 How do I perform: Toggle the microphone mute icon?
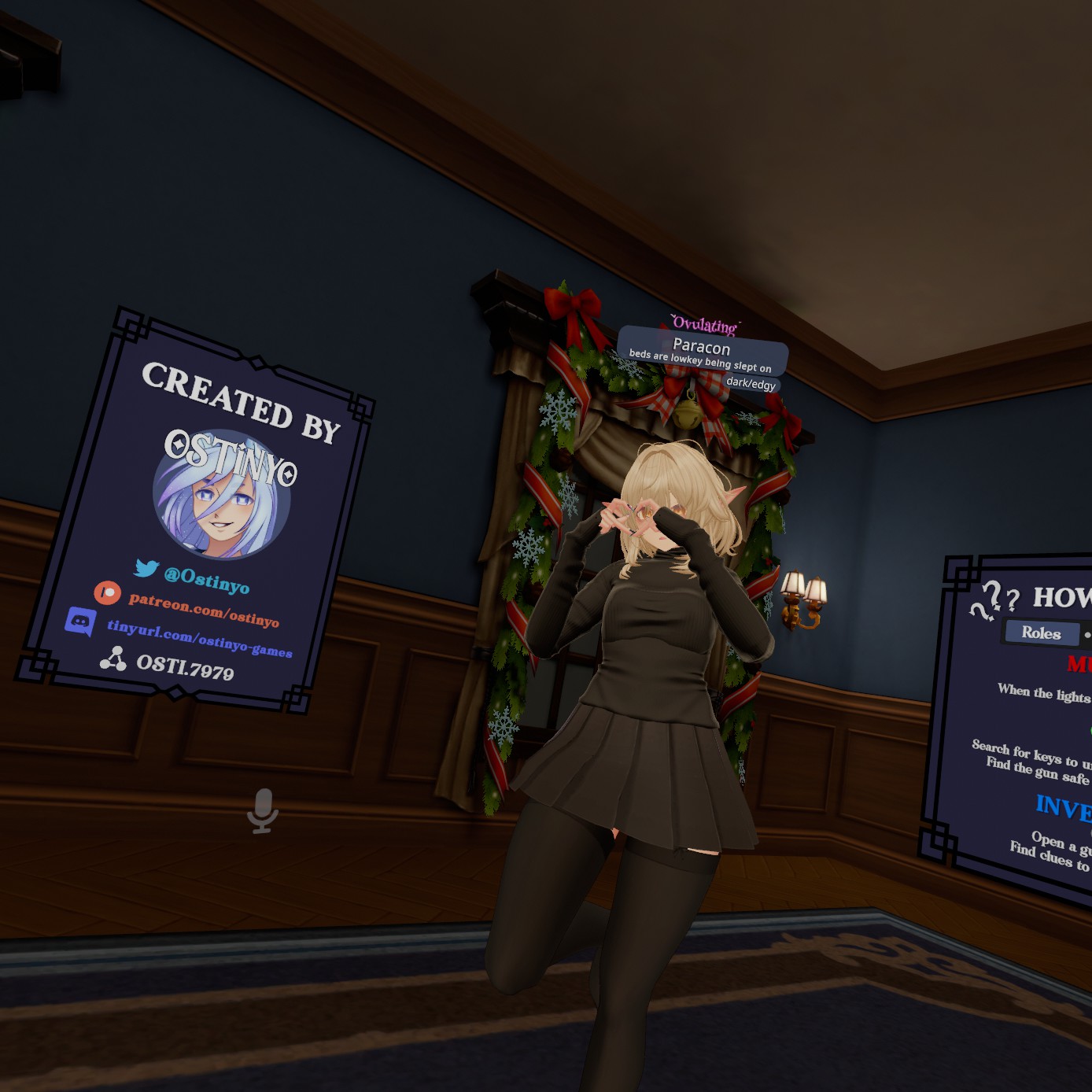[x=263, y=810]
